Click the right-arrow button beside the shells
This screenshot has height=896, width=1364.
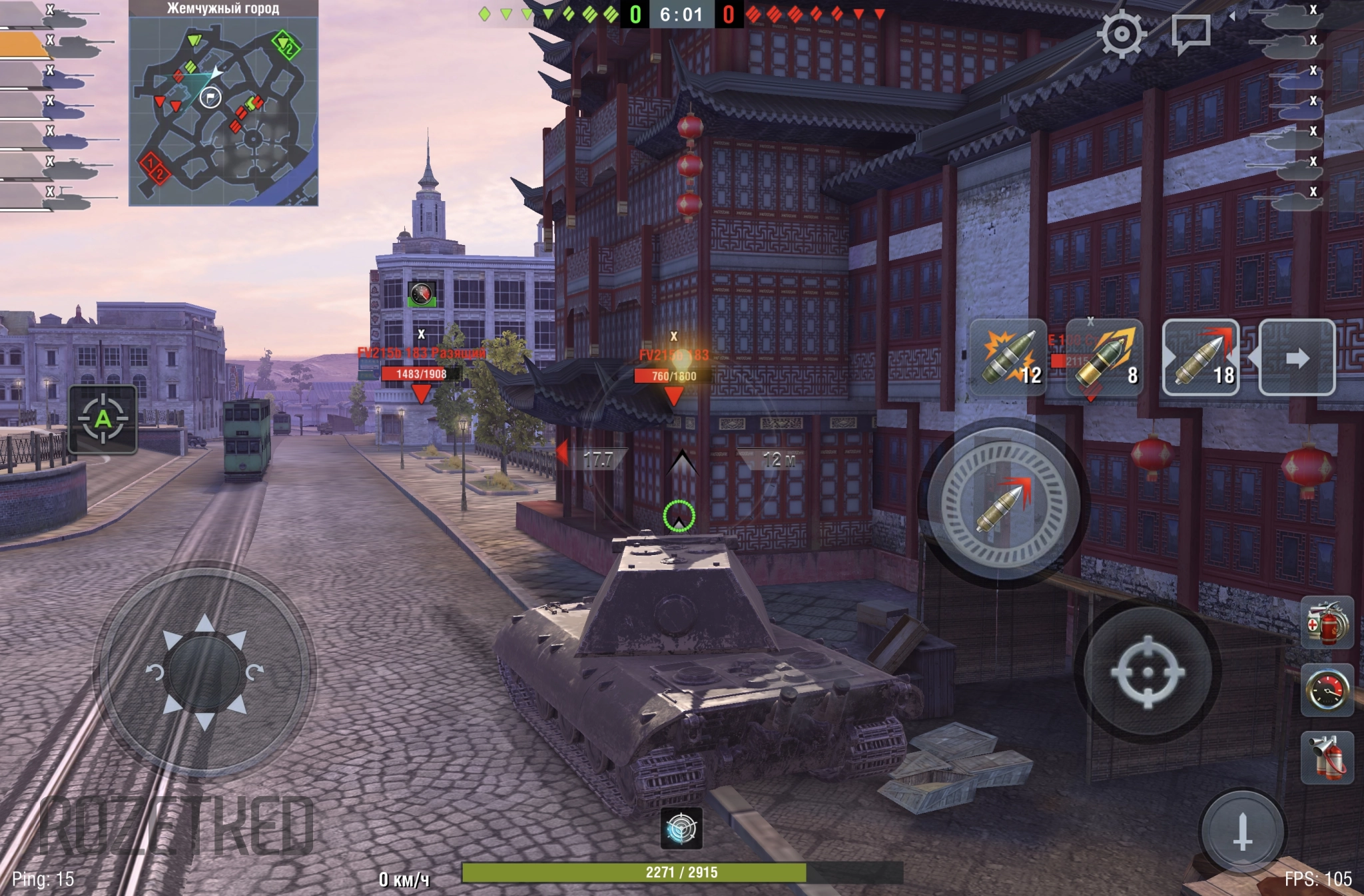pyautogui.click(x=1297, y=357)
